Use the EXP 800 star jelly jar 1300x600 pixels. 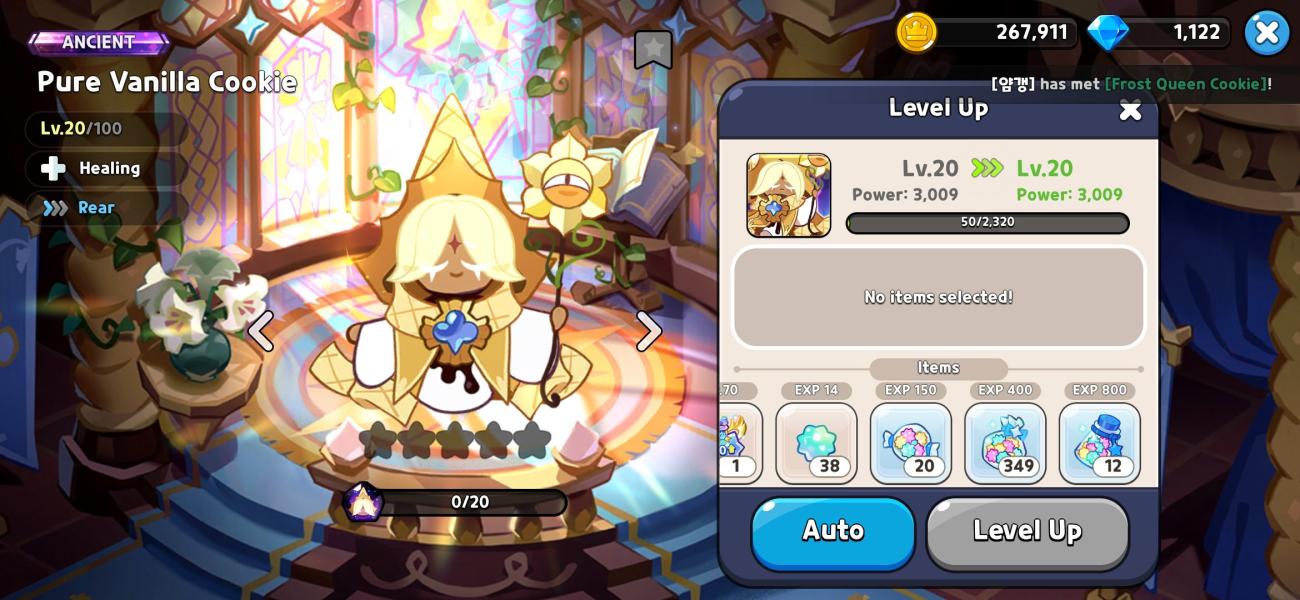click(x=1099, y=443)
